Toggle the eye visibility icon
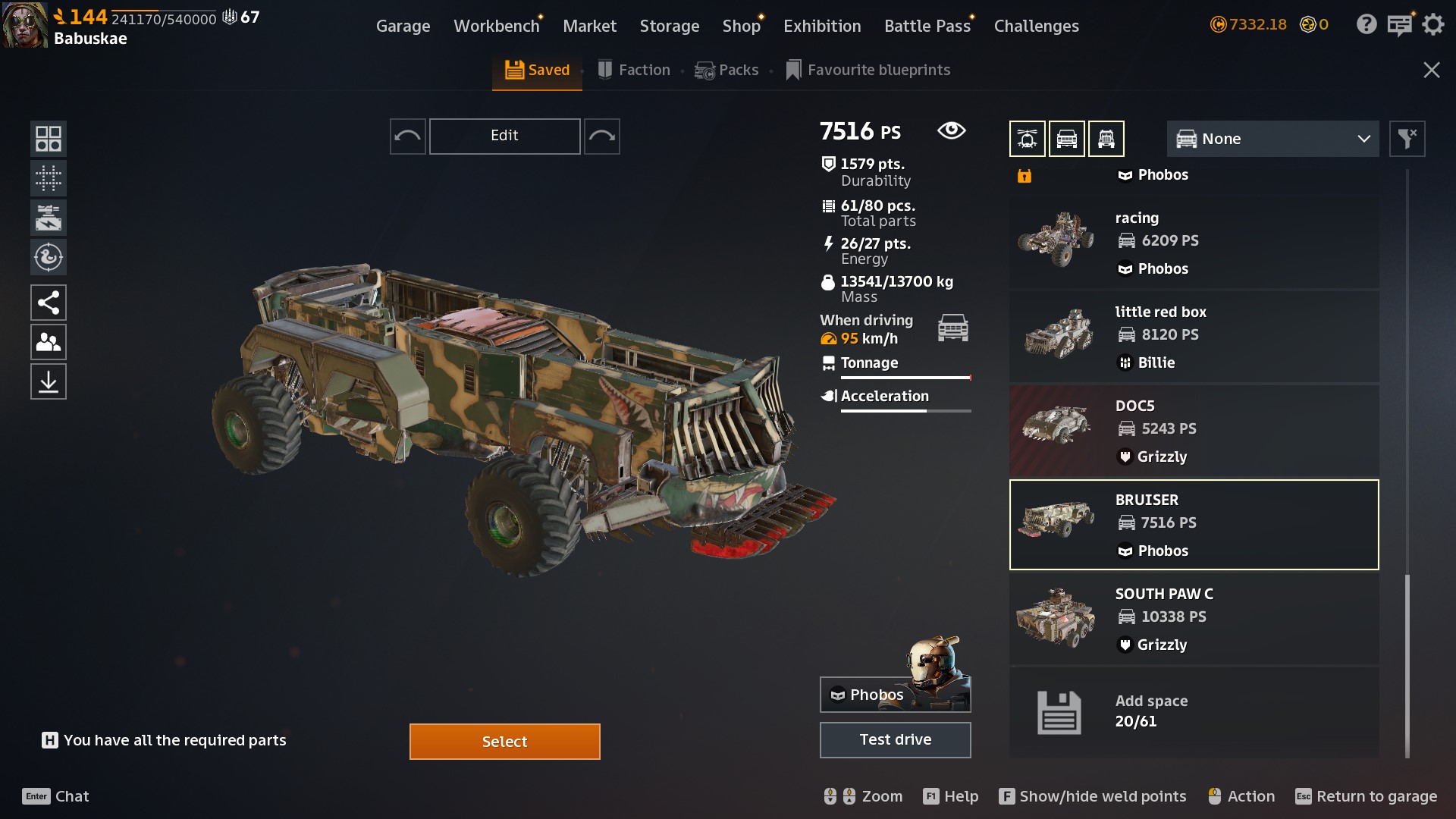 [x=951, y=130]
